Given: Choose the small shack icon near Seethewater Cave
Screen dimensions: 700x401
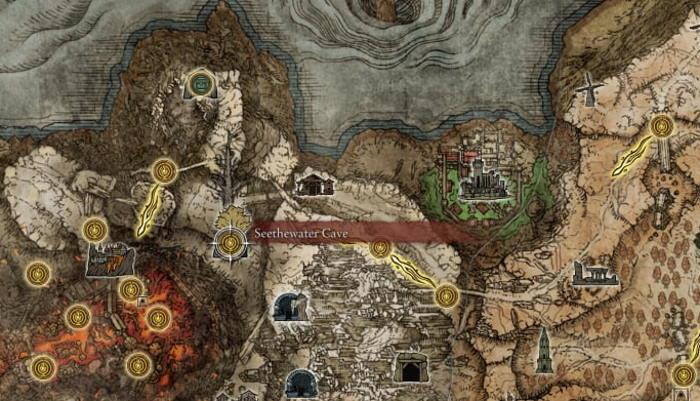Looking at the screenshot, I should 315,182.
